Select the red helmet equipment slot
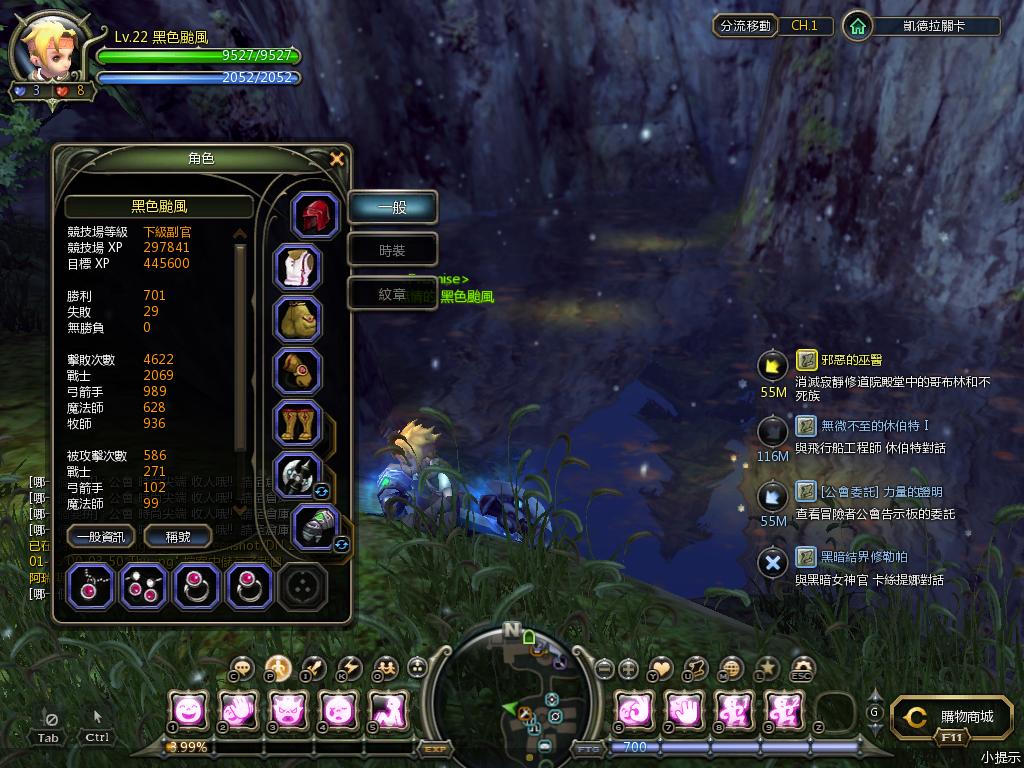 point(315,215)
